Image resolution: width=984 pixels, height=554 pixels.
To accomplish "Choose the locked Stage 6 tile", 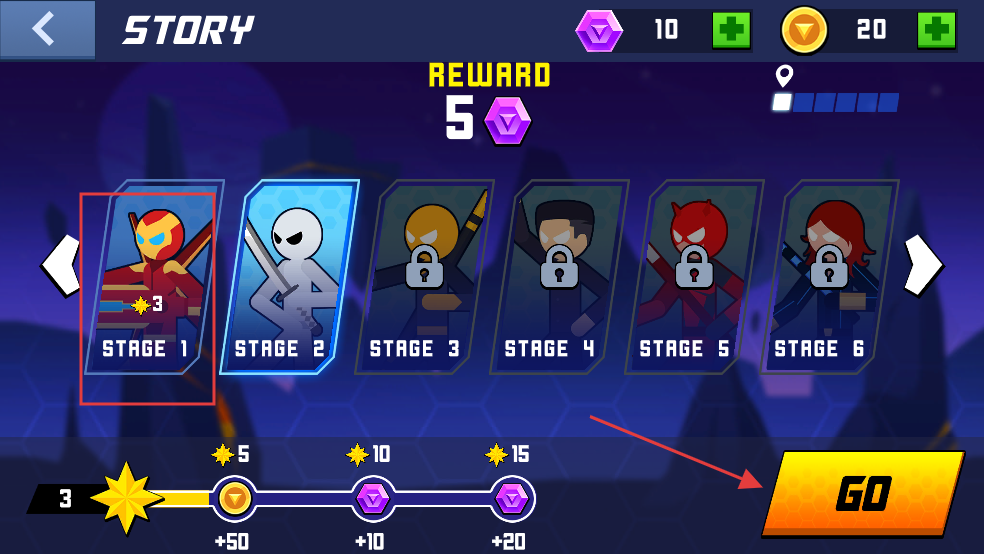I will [828, 277].
